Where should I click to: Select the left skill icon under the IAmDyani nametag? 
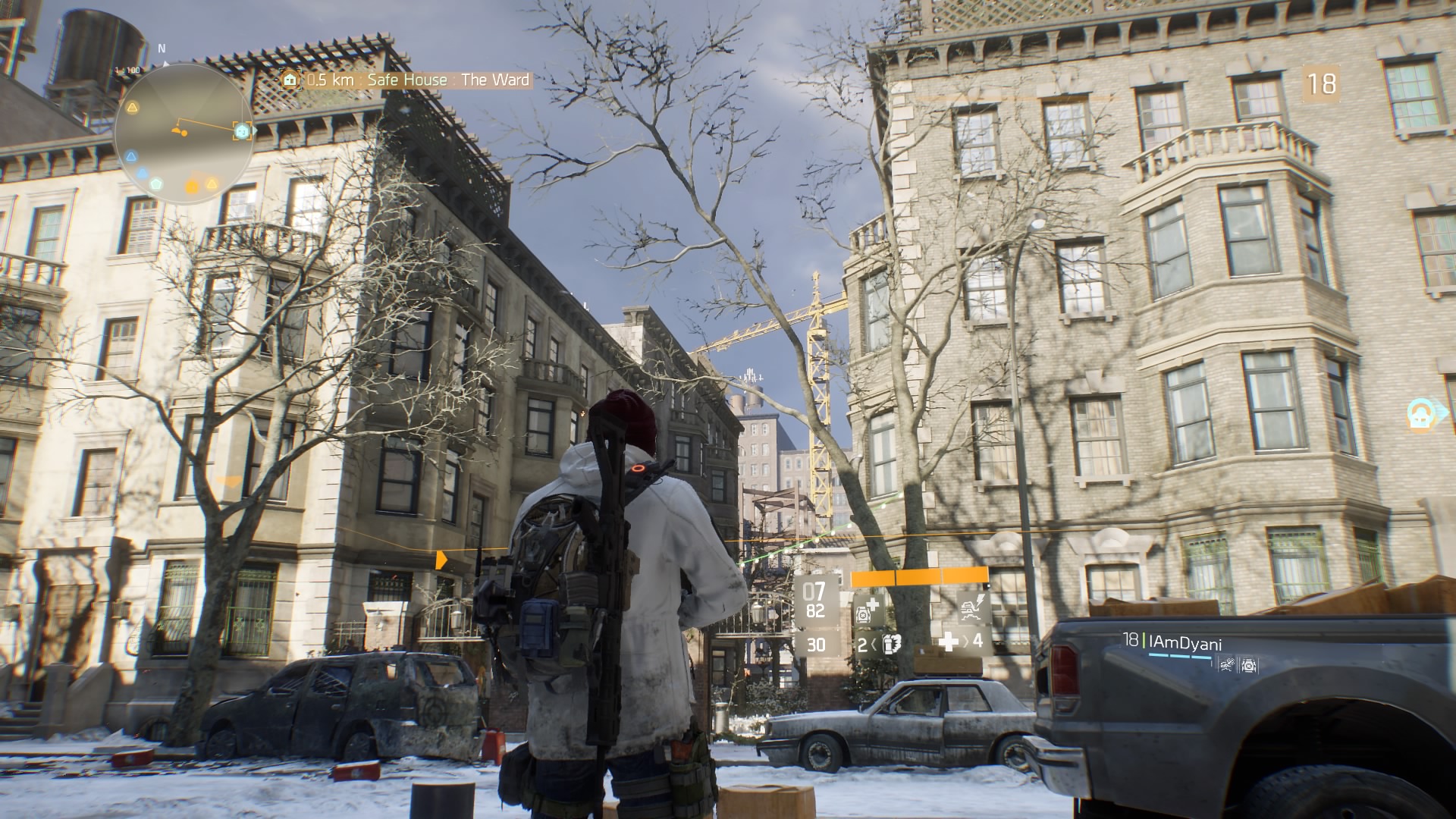[1227, 665]
